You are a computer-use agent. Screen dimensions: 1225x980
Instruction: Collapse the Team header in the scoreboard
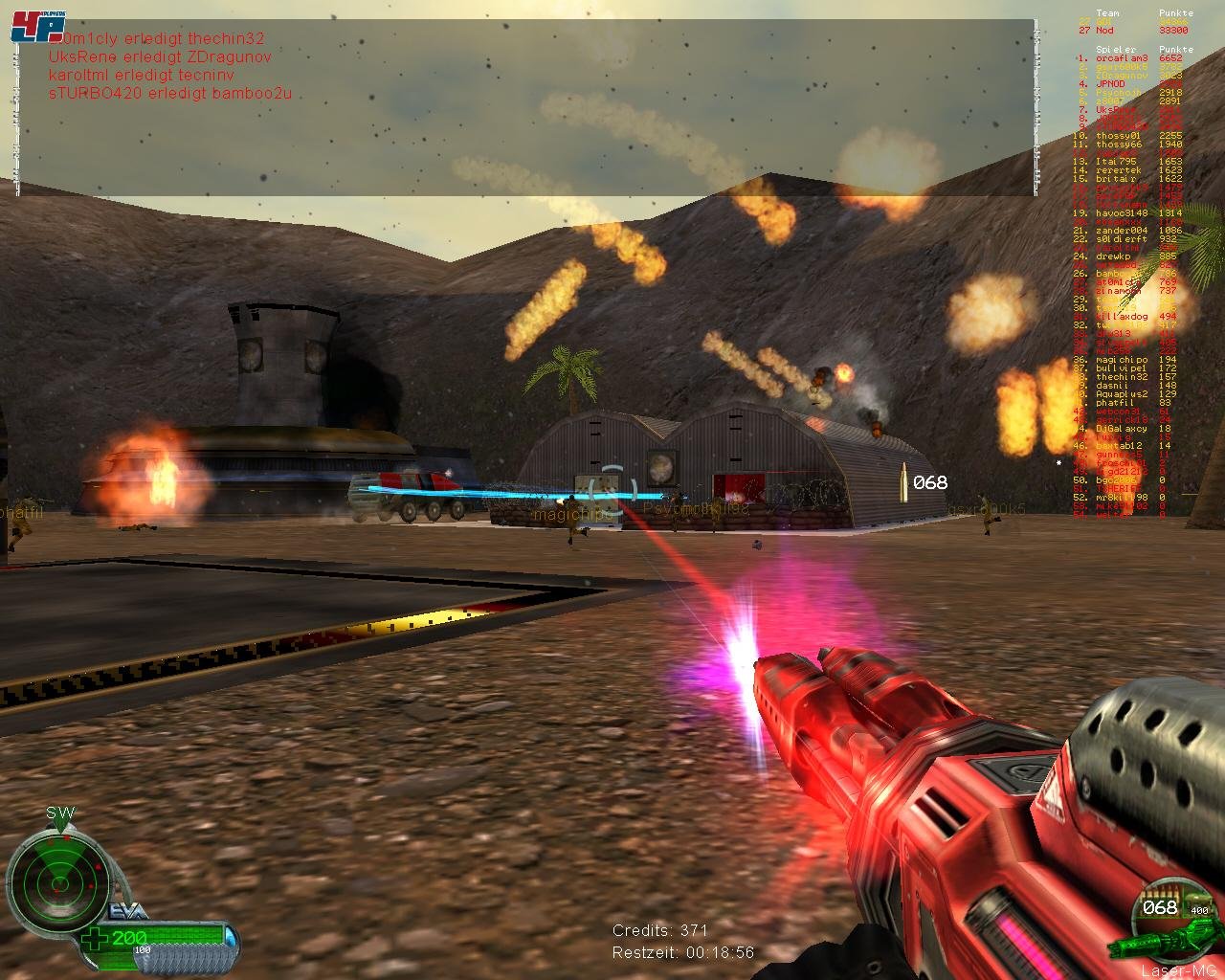click(x=1107, y=13)
